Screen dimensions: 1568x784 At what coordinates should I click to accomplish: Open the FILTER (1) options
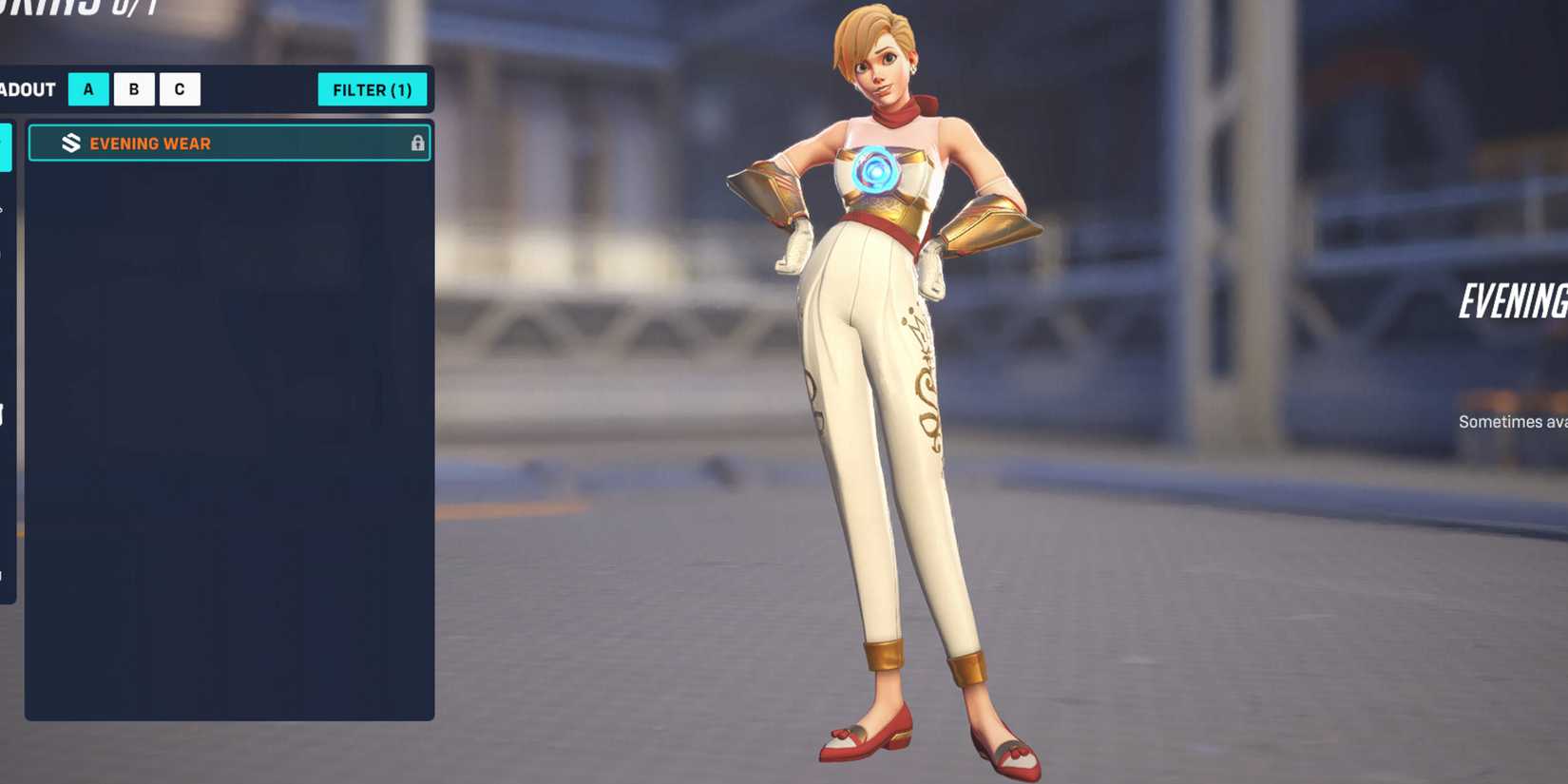[373, 89]
